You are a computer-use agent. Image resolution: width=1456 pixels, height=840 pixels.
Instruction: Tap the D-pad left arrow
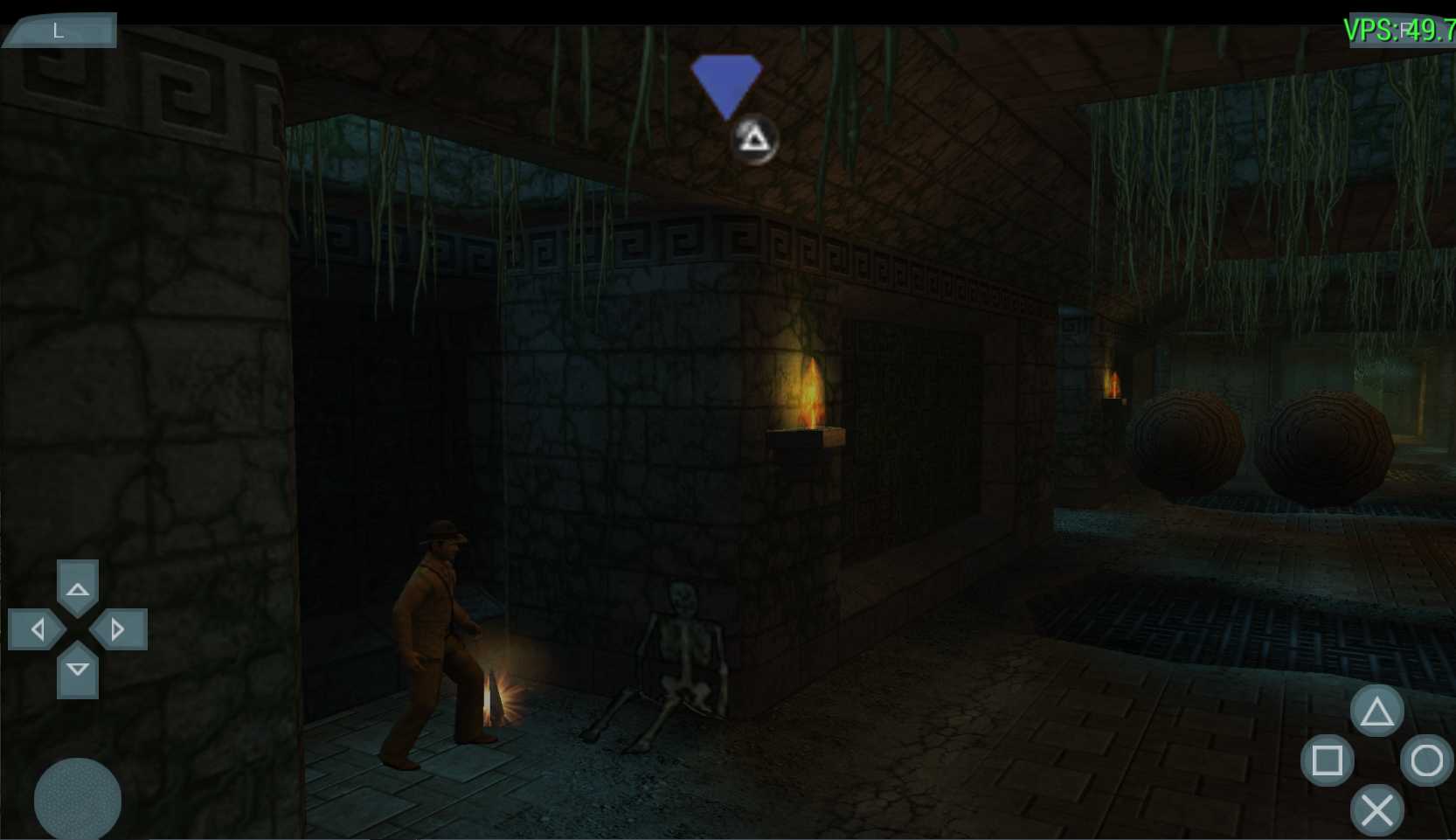tap(36, 629)
